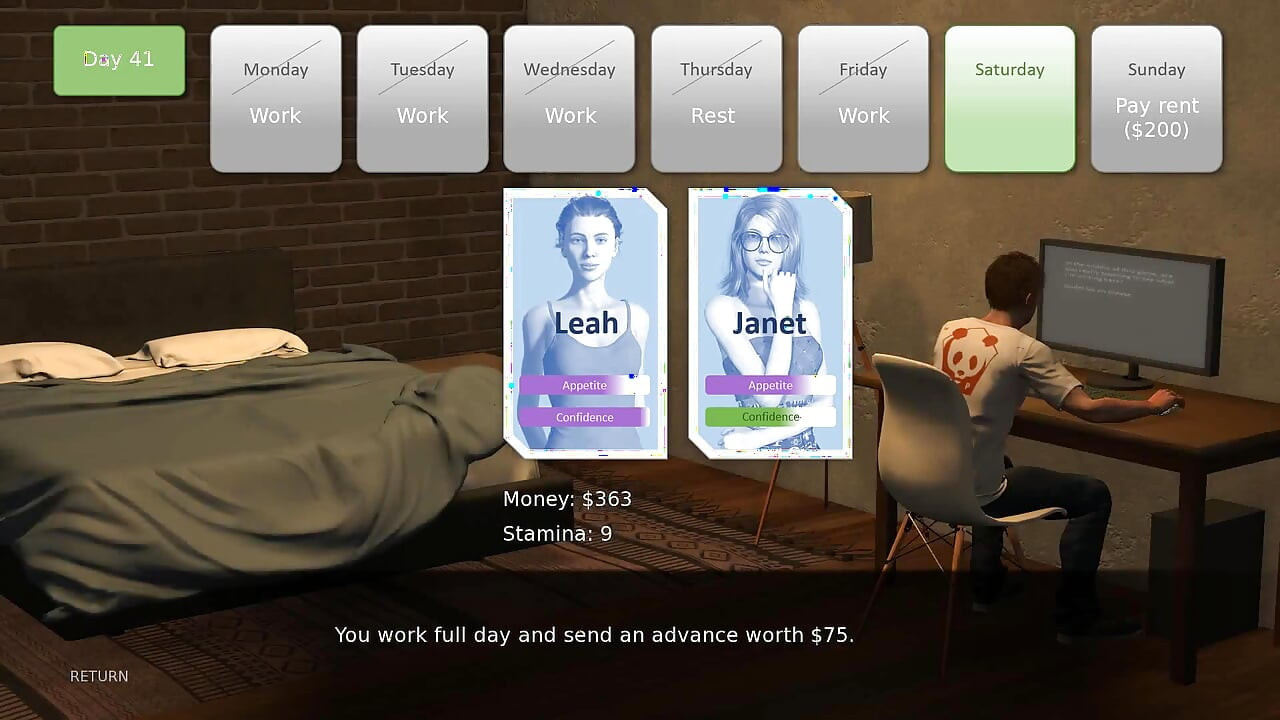Click the Money: $363 display
The height and width of the screenshot is (720, 1280).
click(x=566, y=498)
